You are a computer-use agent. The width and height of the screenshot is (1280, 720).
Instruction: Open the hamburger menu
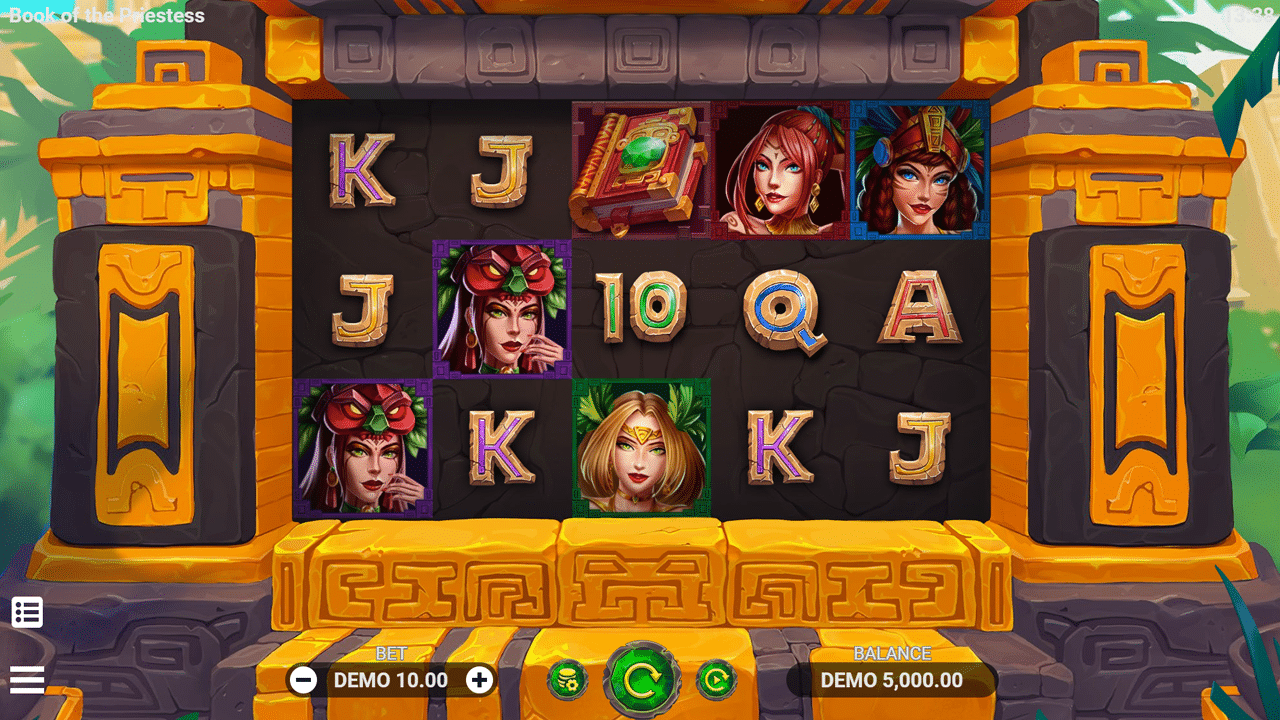click(27, 680)
